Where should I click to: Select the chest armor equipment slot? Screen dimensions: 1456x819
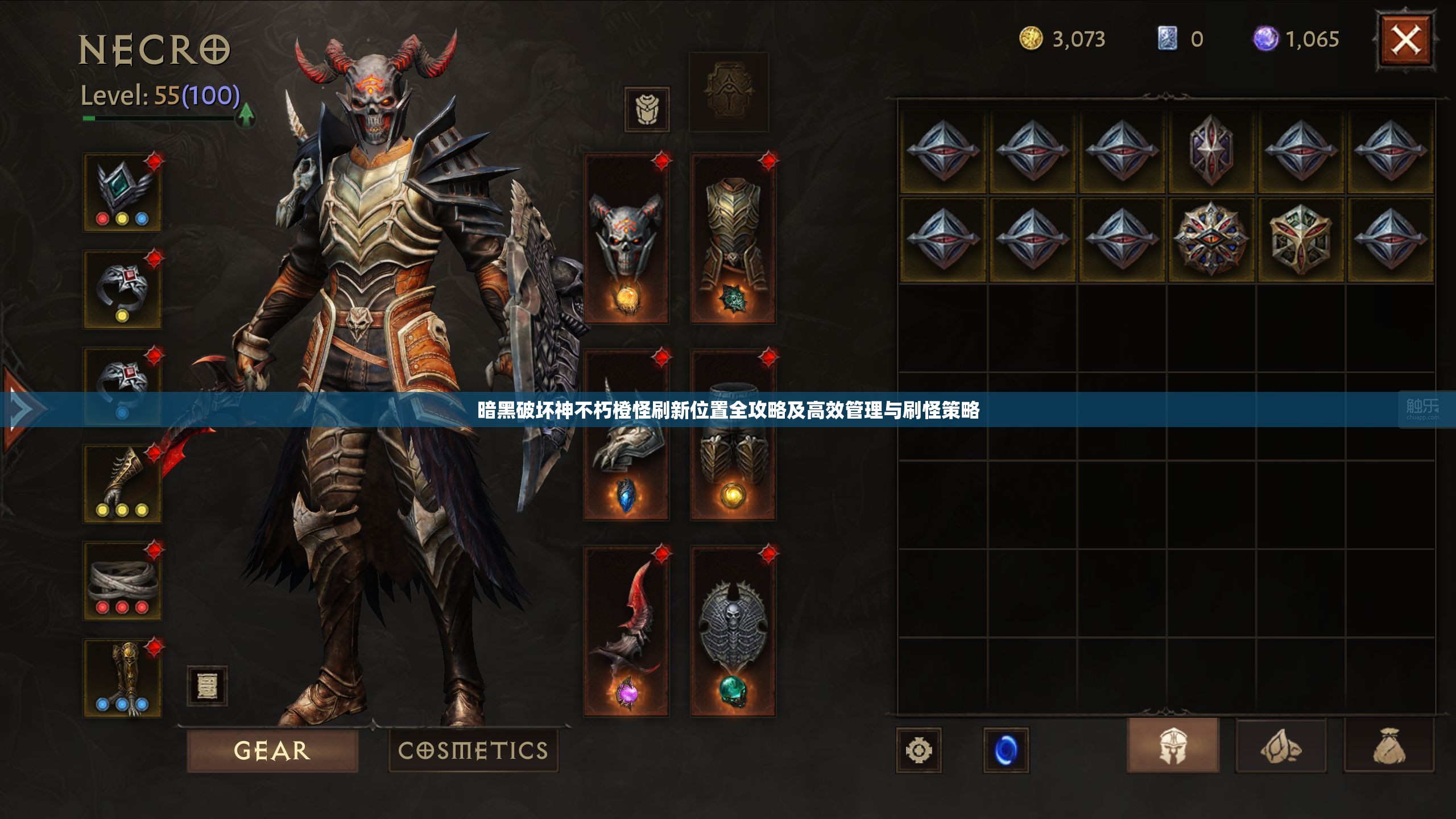coord(733,239)
